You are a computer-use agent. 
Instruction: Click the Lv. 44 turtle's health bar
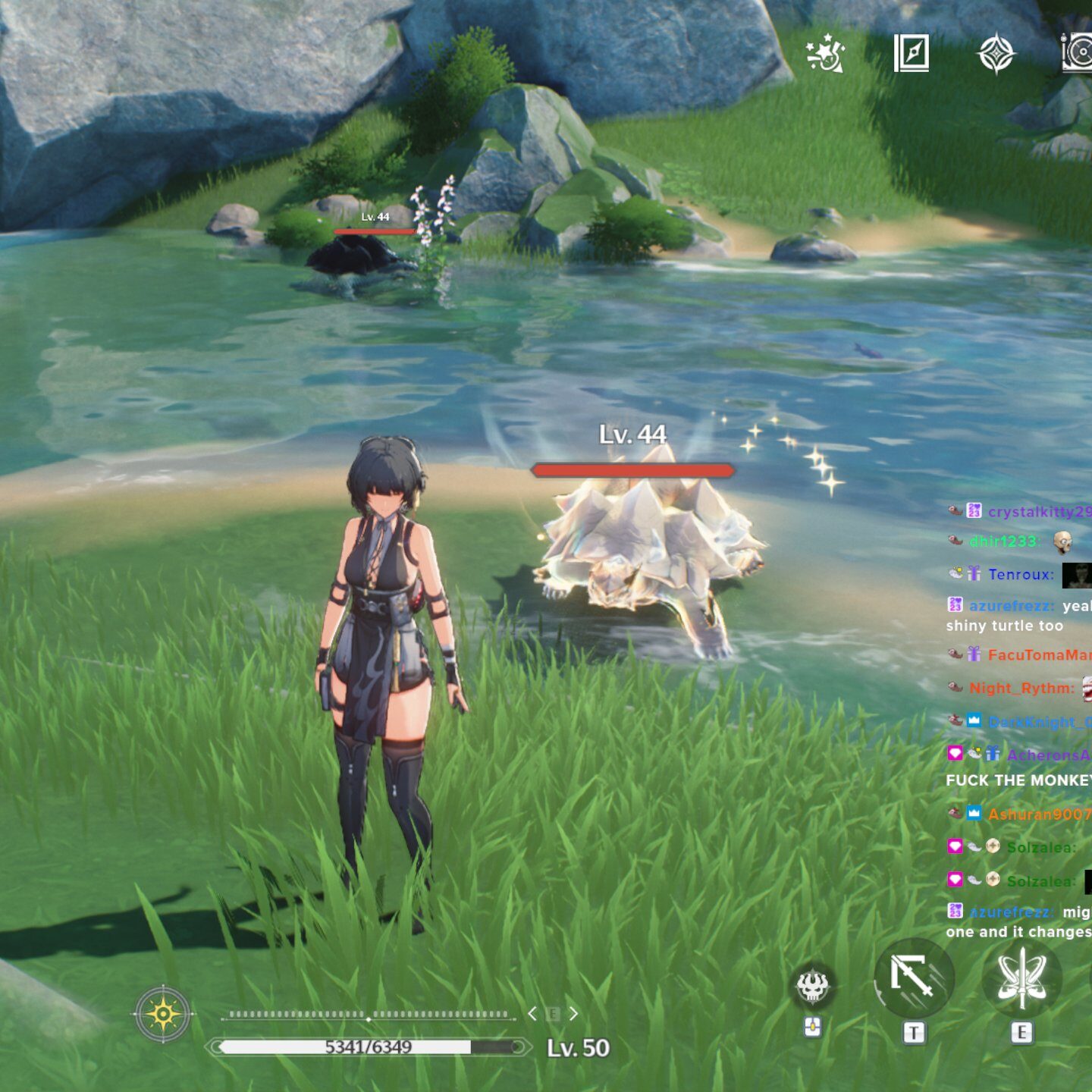[x=632, y=469]
